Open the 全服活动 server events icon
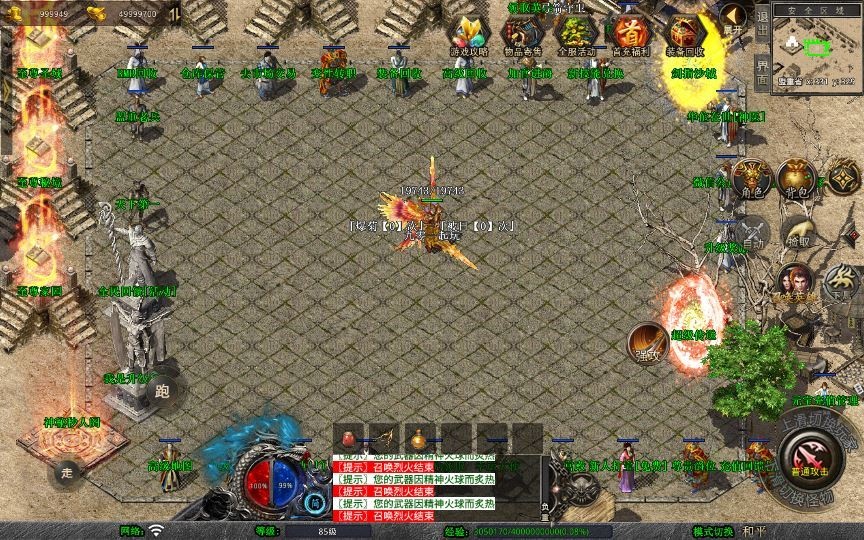The image size is (864, 540). tap(574, 36)
